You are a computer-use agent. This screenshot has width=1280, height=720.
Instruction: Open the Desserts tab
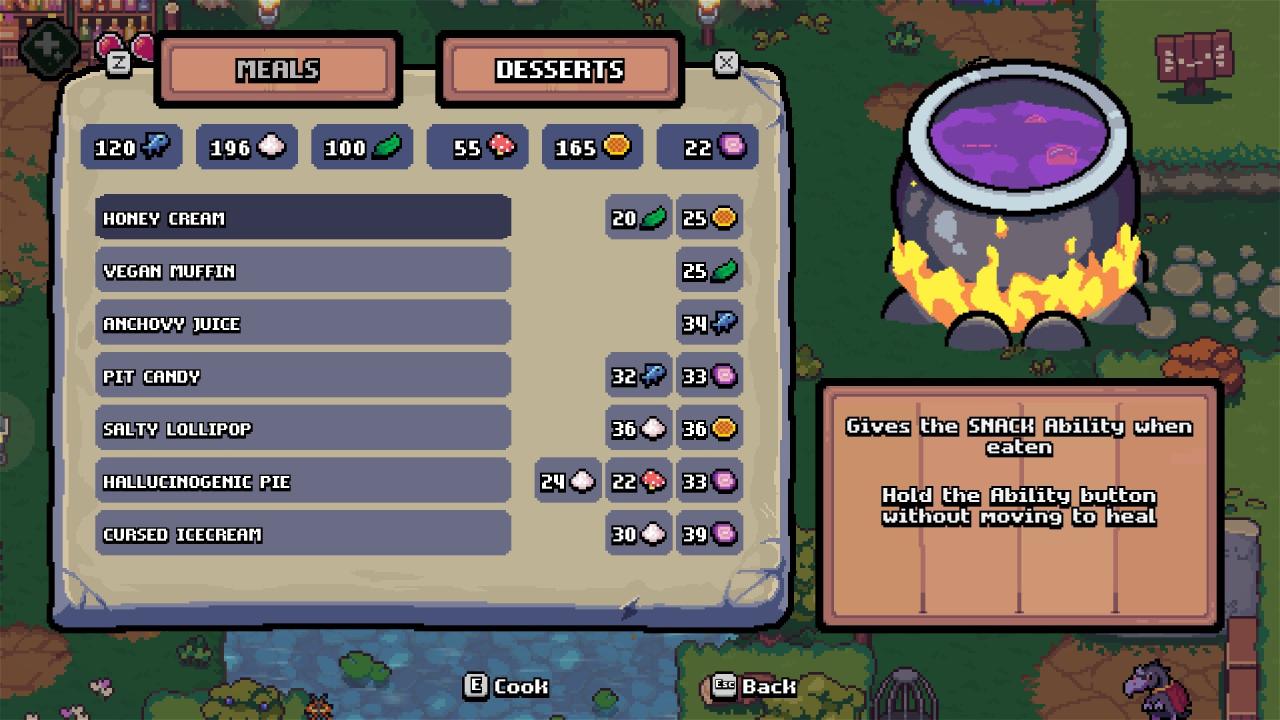click(560, 70)
